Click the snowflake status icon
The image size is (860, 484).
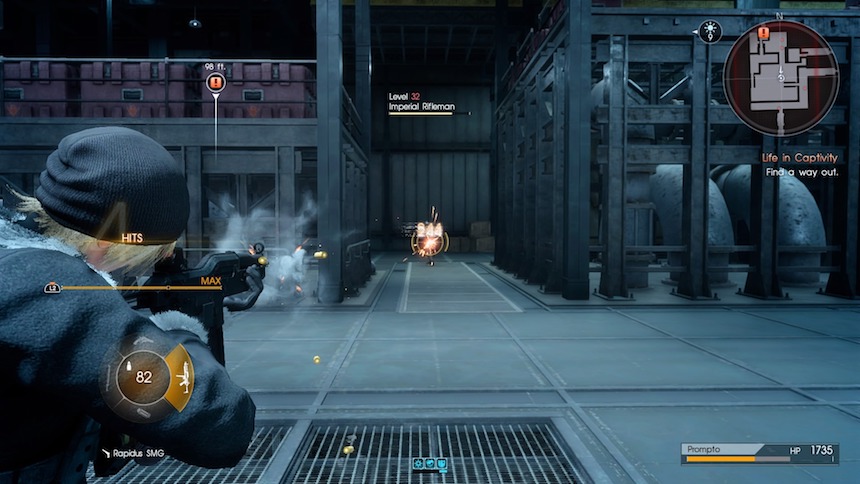coord(418,464)
